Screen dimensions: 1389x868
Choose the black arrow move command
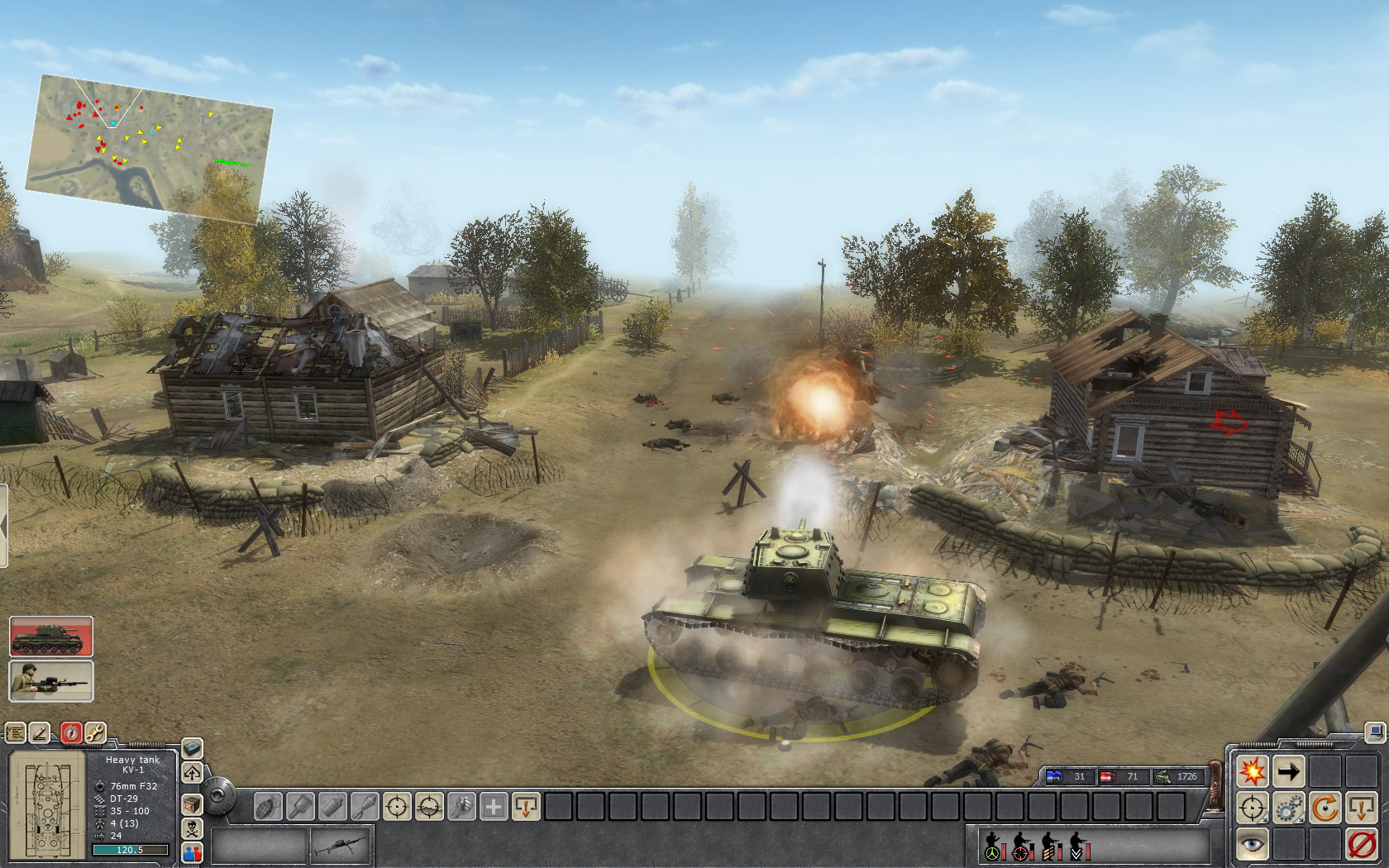pos(1288,772)
